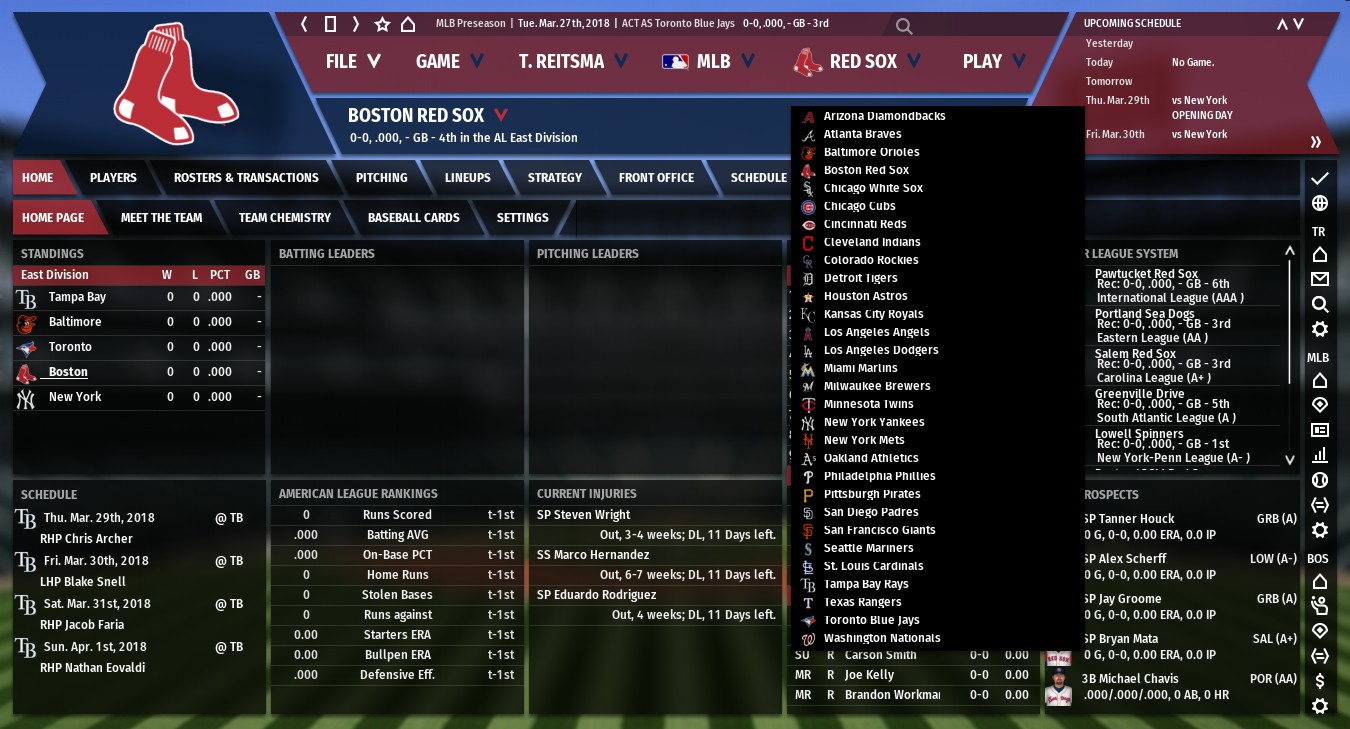Switch to the FRONT OFFICE tab
The height and width of the screenshot is (729, 1350).
(656, 178)
